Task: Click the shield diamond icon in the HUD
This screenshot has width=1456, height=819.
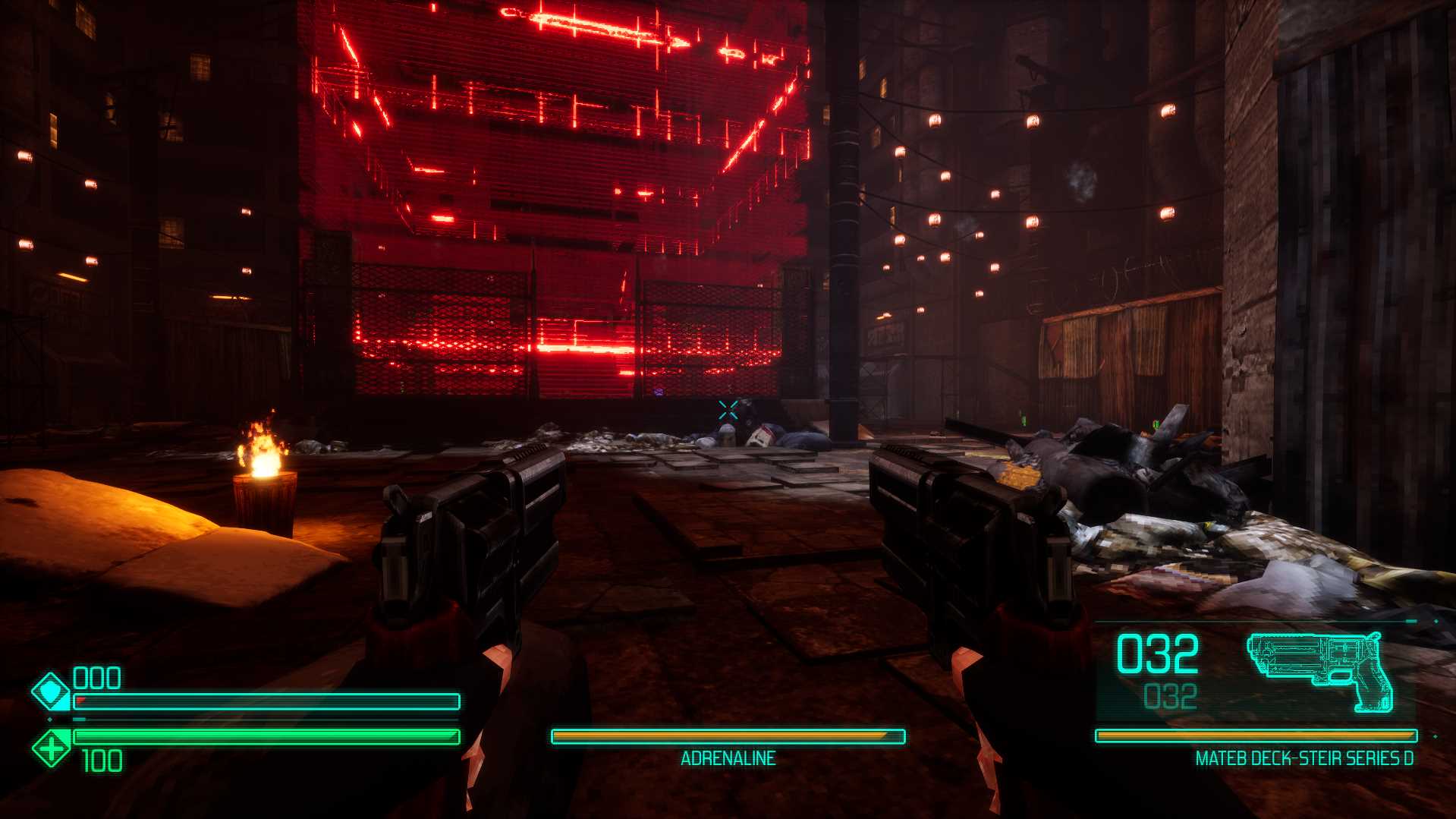Action: pos(51,692)
